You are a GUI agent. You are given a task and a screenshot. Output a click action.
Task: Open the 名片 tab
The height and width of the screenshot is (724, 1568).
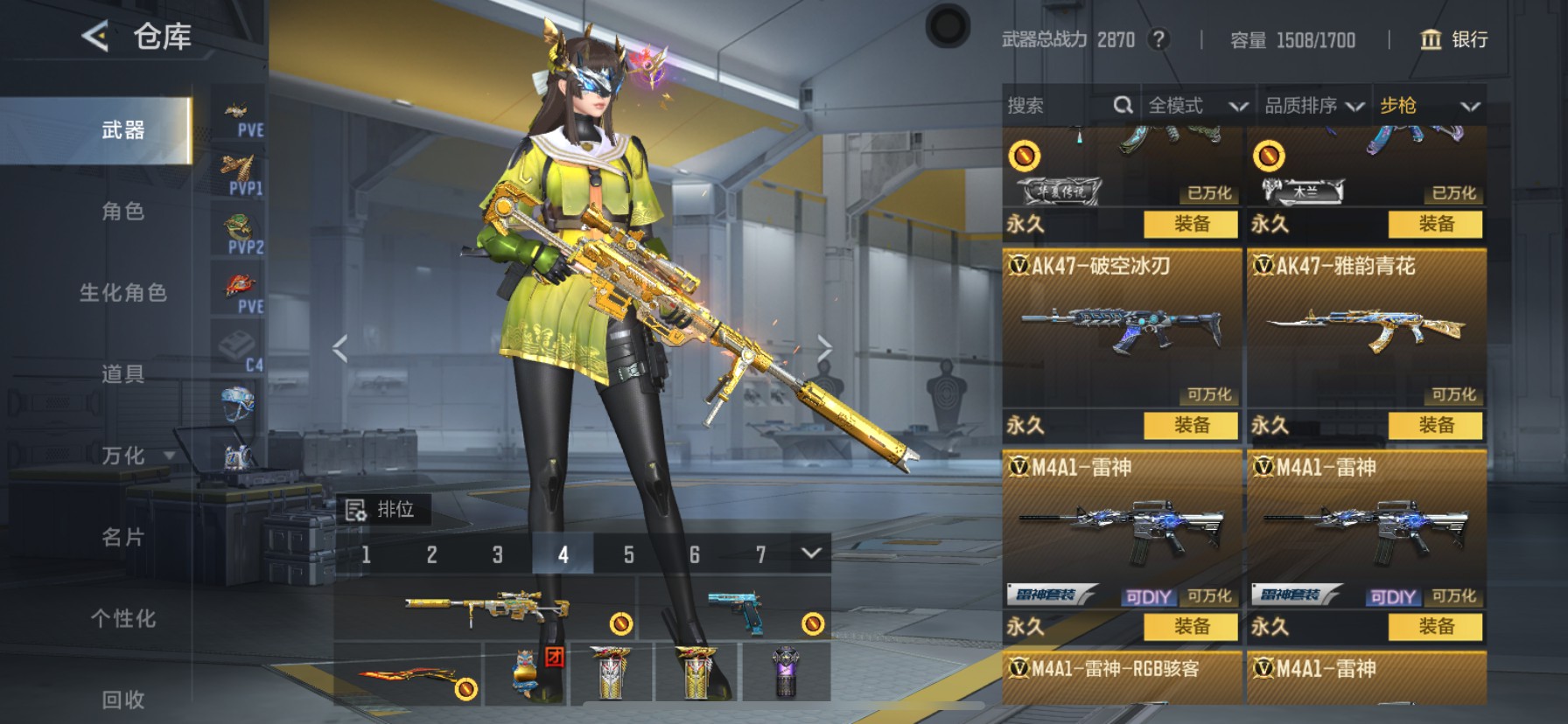122,537
